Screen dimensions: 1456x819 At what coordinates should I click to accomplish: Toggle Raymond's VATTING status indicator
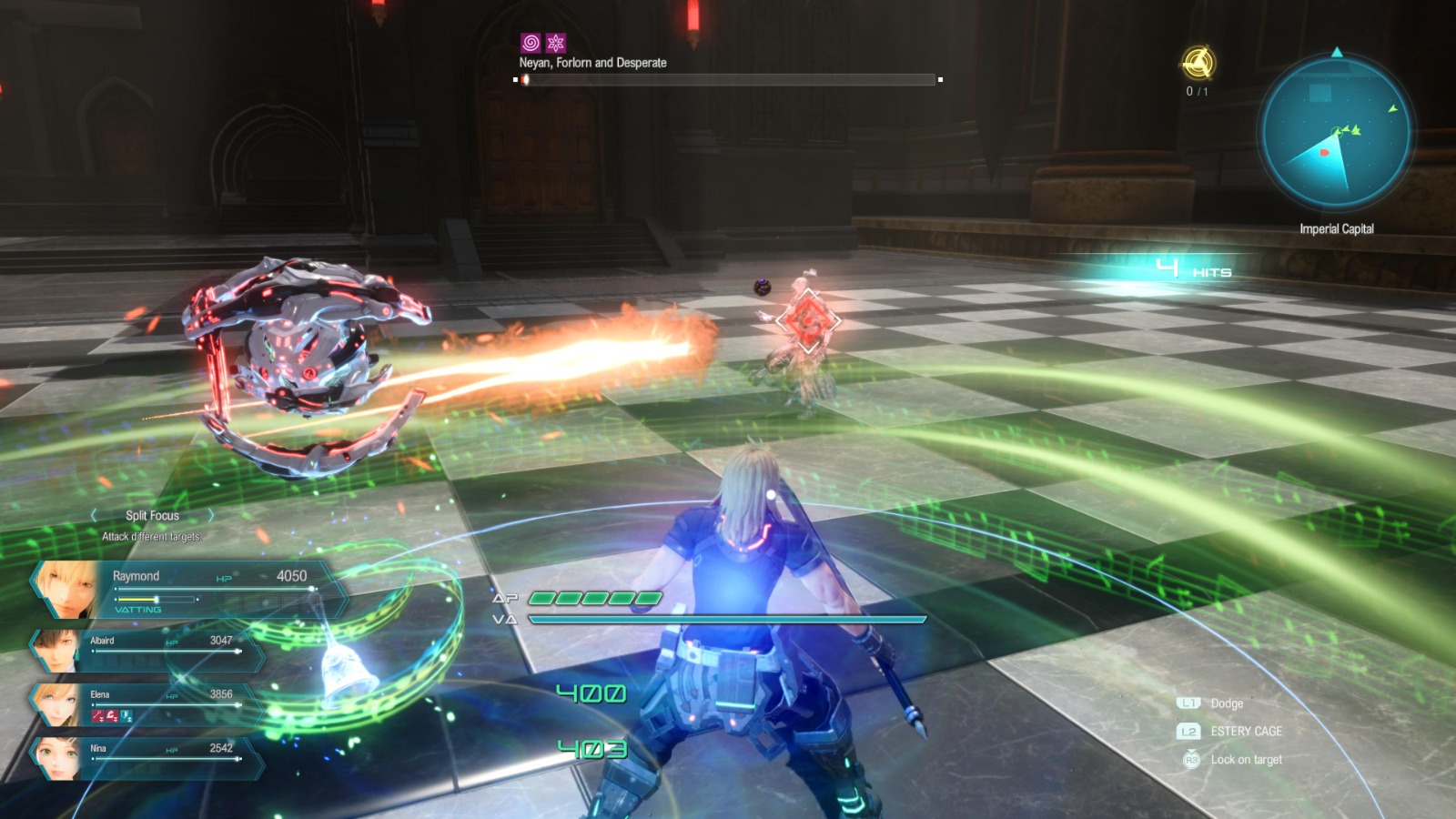click(x=139, y=612)
